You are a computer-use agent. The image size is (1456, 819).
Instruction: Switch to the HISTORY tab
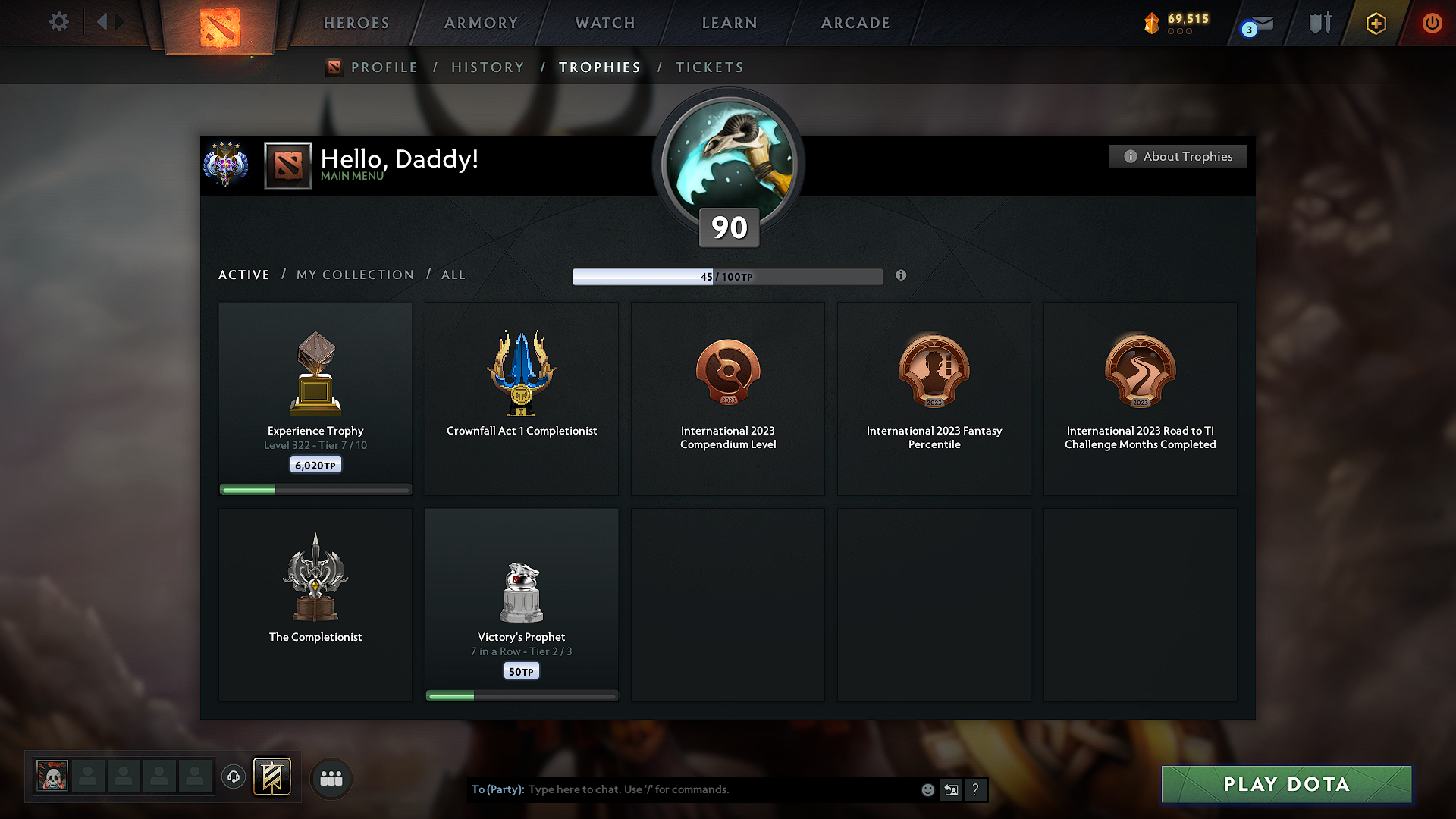click(488, 67)
